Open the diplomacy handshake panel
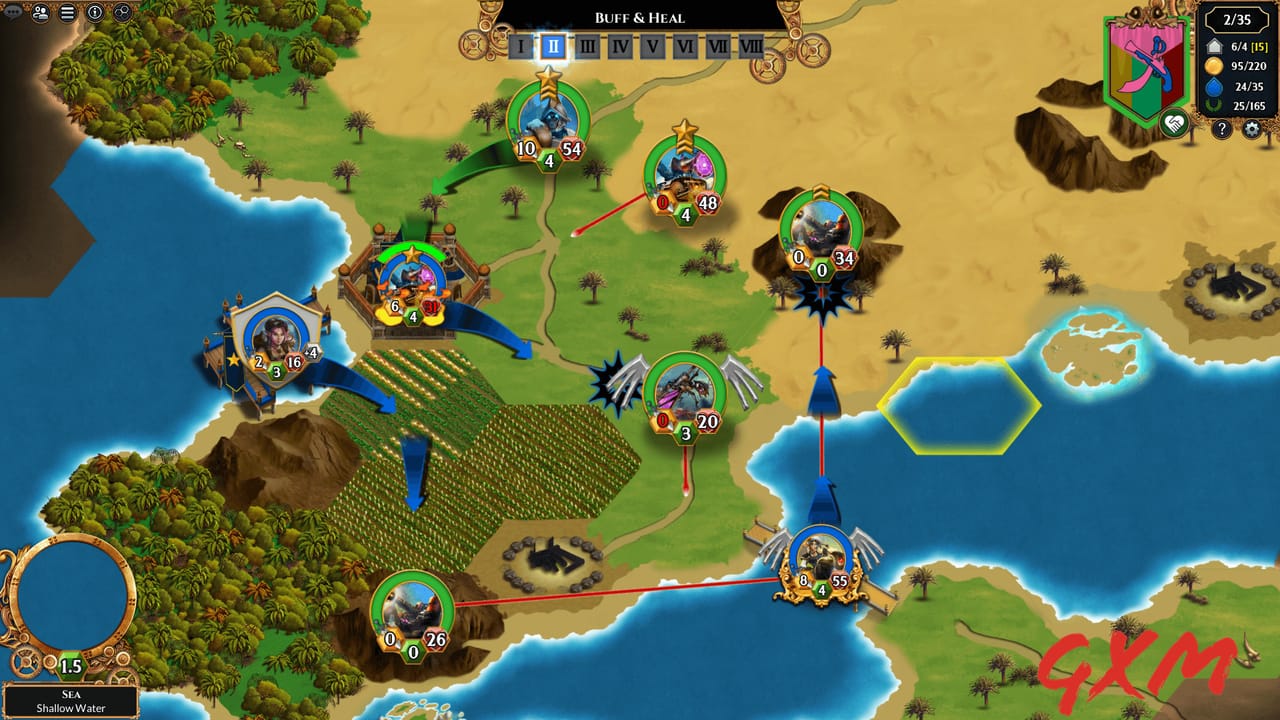Screen dimensions: 1280x720 point(1174,123)
